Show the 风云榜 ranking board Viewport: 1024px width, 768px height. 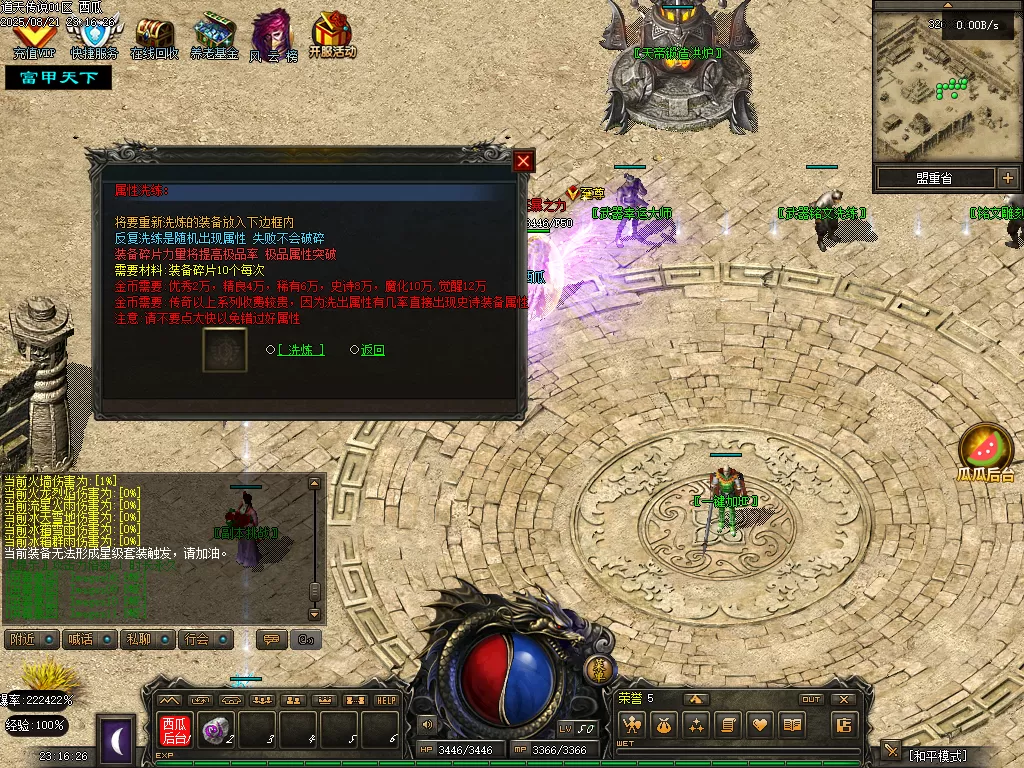pos(272,38)
